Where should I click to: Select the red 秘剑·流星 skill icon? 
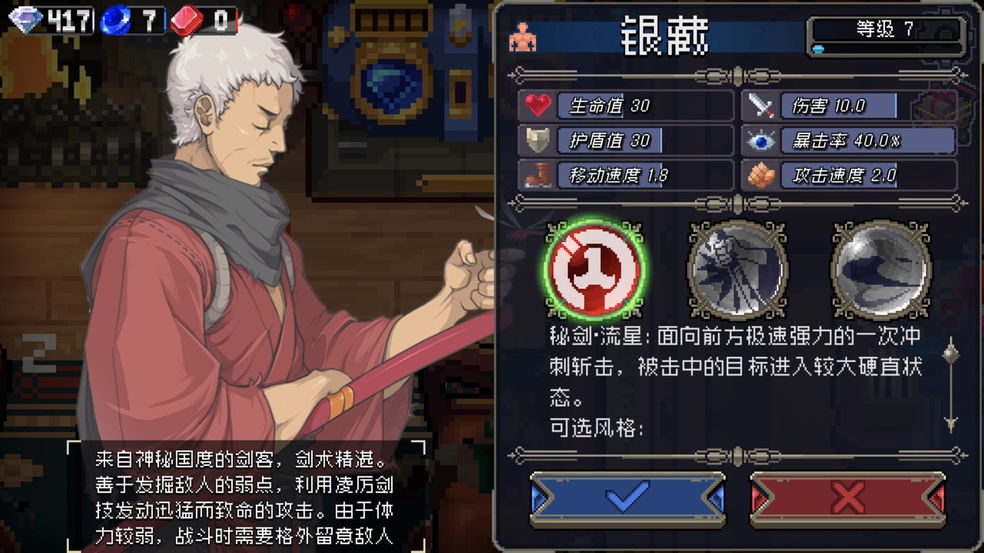(x=594, y=268)
